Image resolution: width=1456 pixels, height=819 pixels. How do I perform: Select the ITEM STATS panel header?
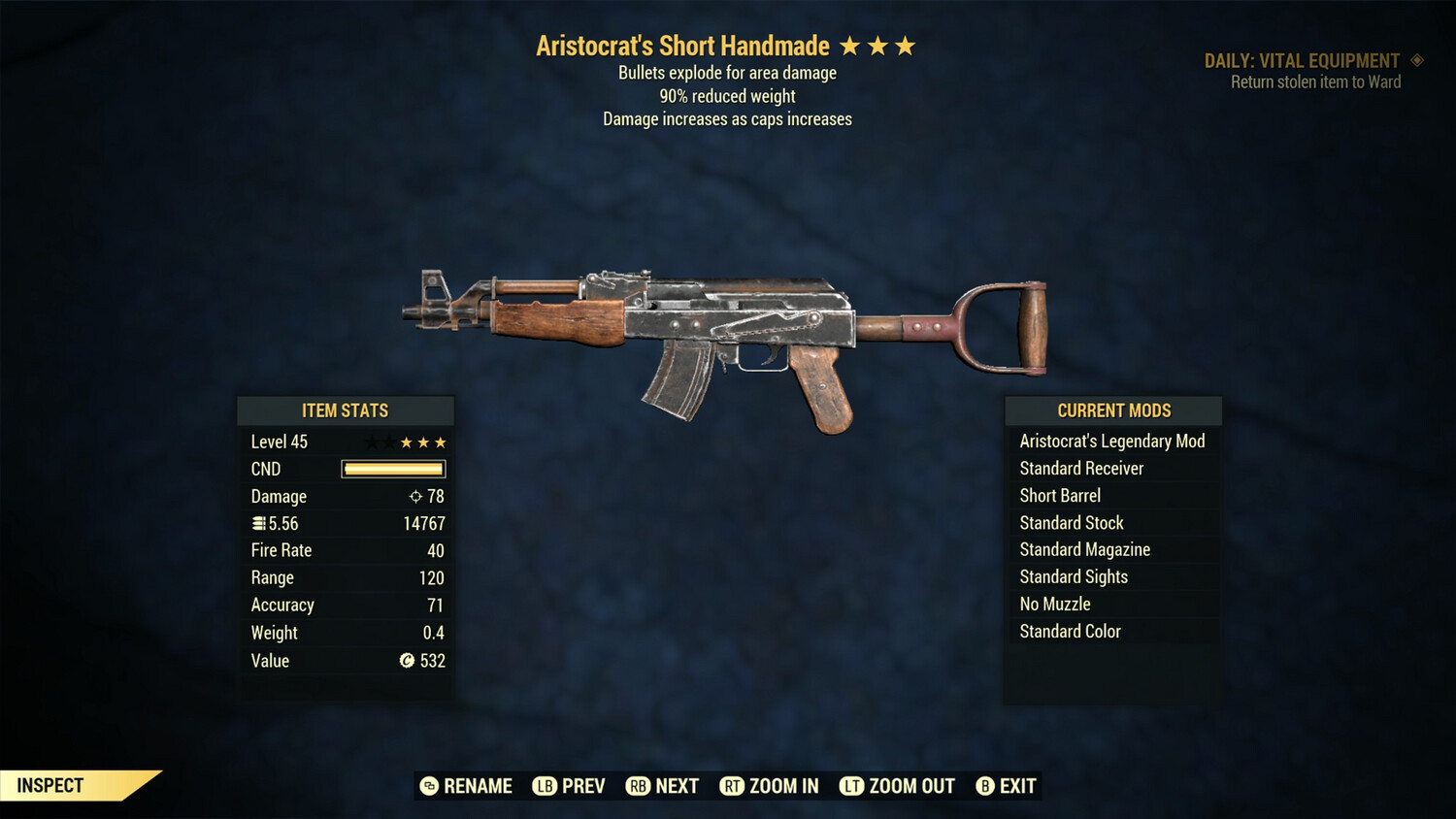pos(345,410)
